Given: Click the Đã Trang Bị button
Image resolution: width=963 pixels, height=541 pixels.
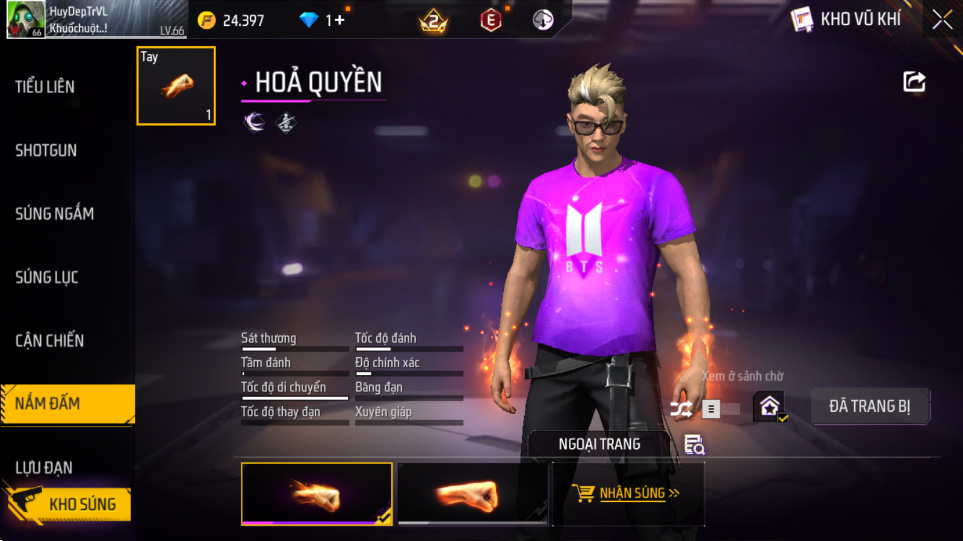Looking at the screenshot, I should (869, 406).
